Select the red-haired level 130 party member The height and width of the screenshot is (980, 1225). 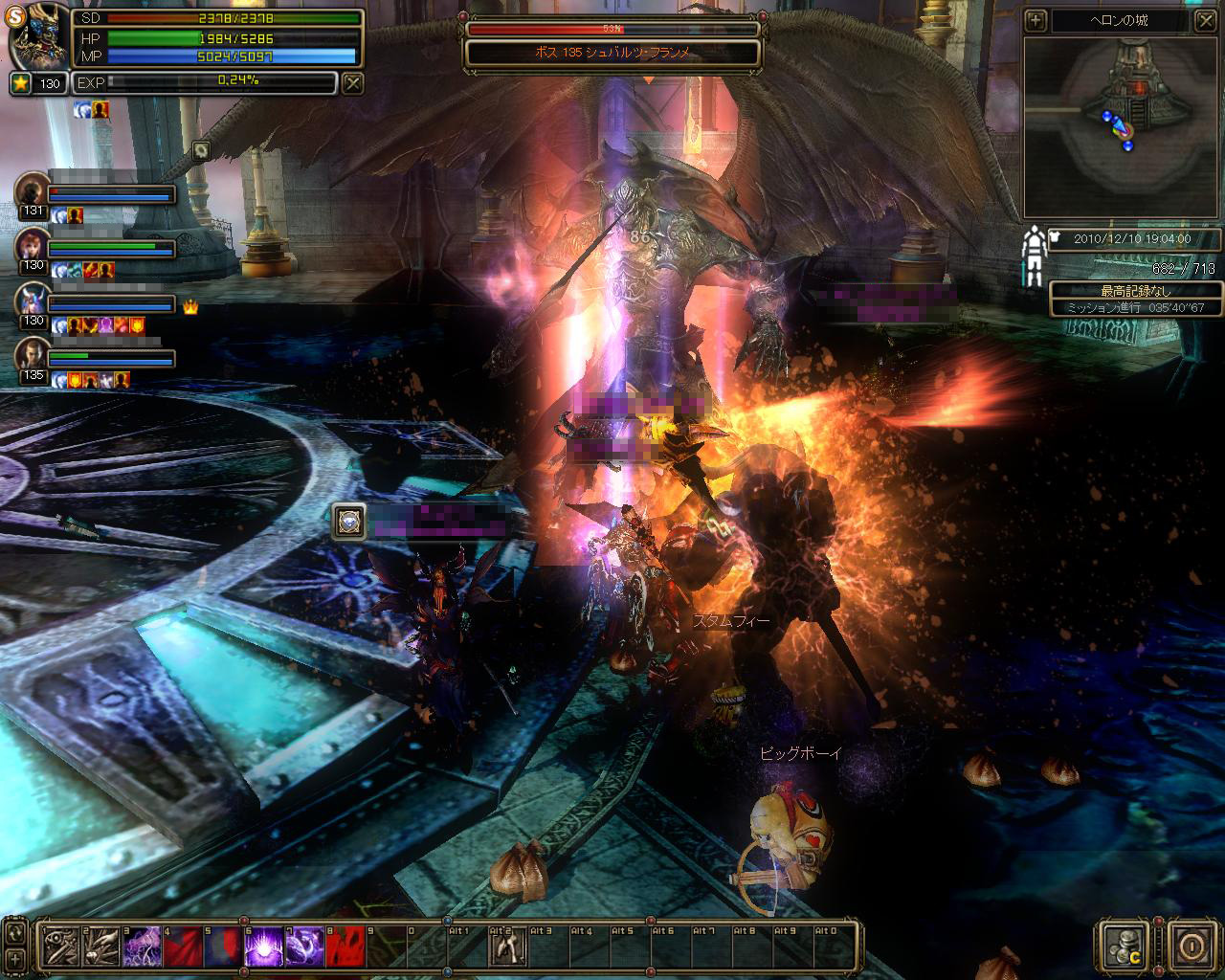[33, 245]
